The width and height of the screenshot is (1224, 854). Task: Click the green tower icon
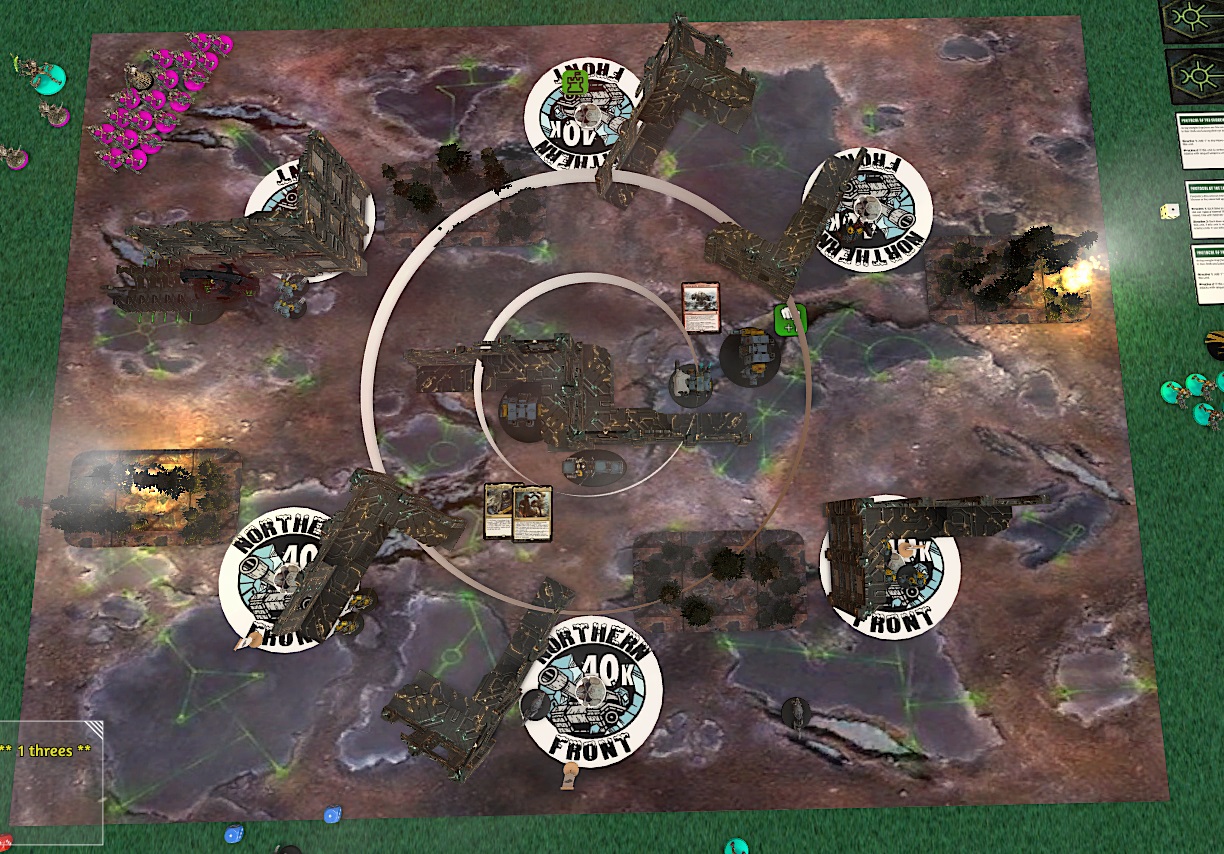[574, 82]
